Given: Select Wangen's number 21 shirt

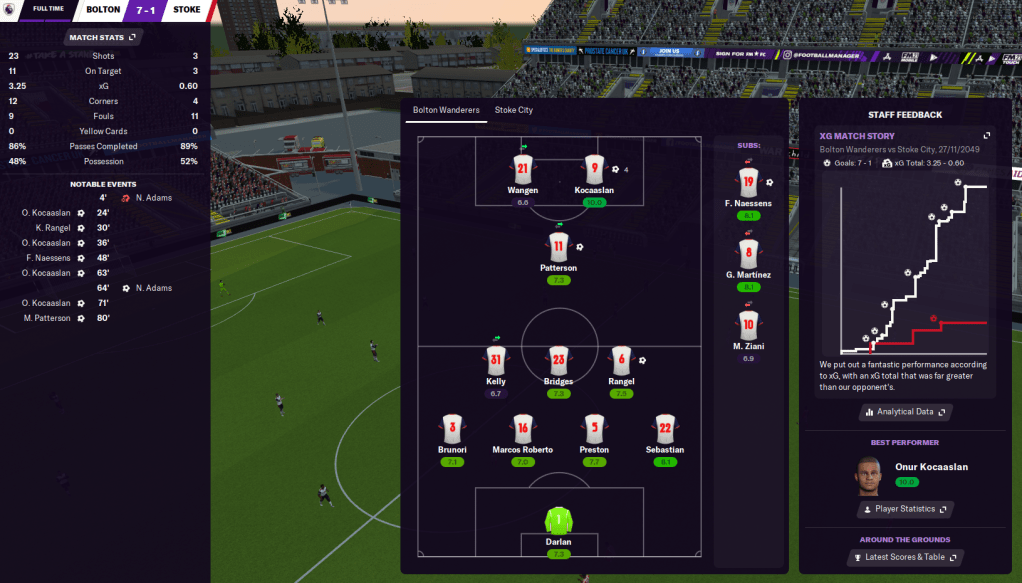Looking at the screenshot, I should (x=522, y=169).
